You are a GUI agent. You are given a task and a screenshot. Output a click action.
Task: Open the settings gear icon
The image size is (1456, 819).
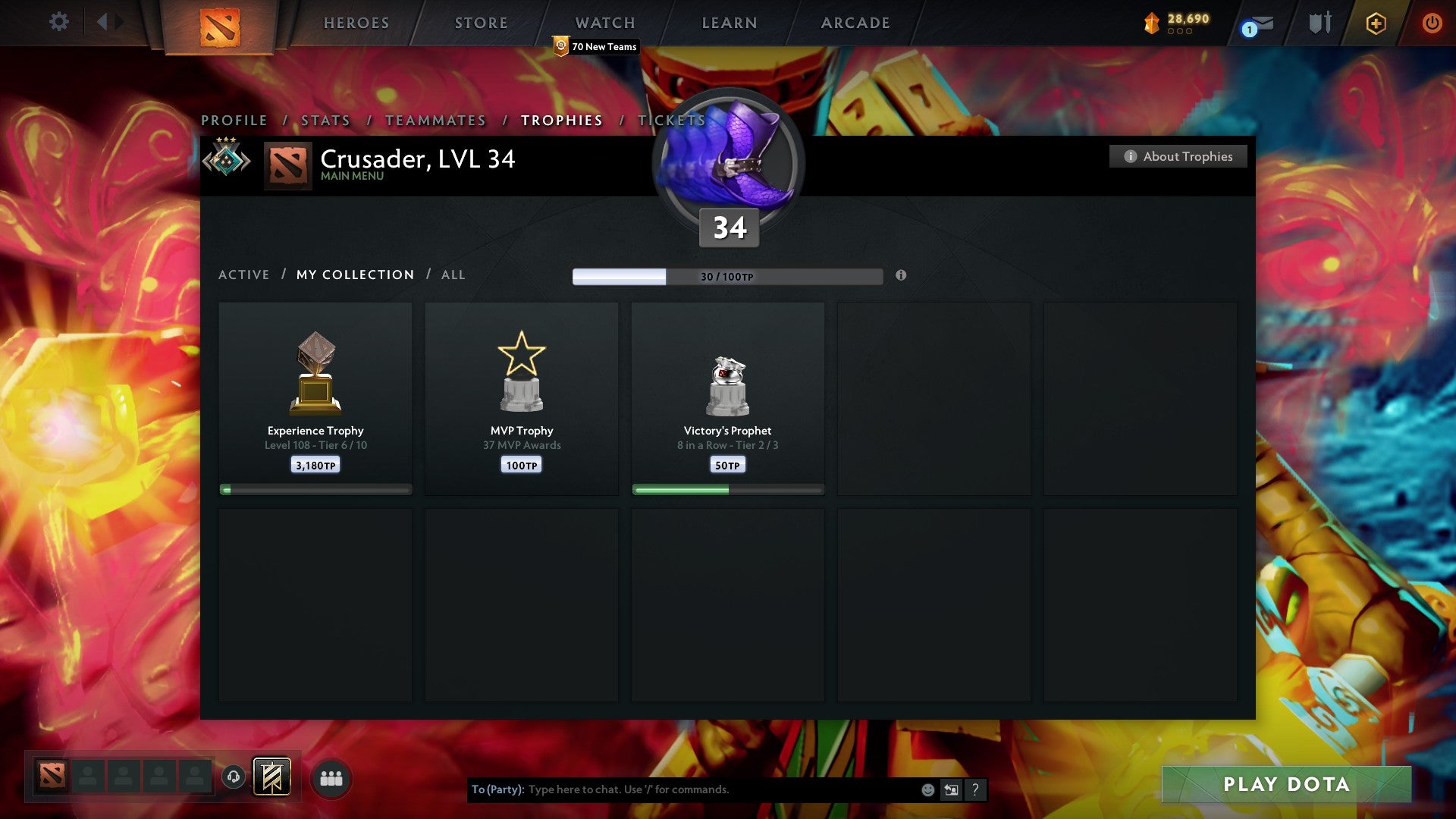(59, 22)
